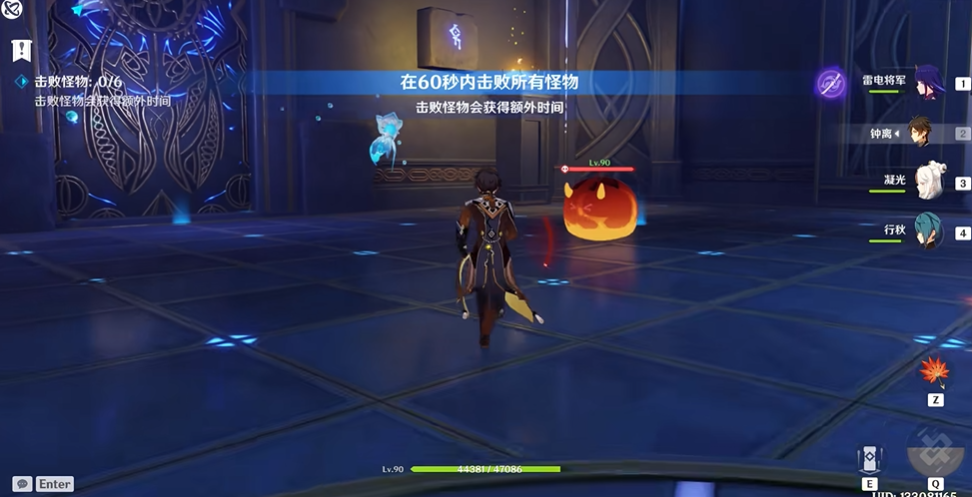
Task: Click the exclamation bookmark quest icon
Action: [x=22, y=50]
